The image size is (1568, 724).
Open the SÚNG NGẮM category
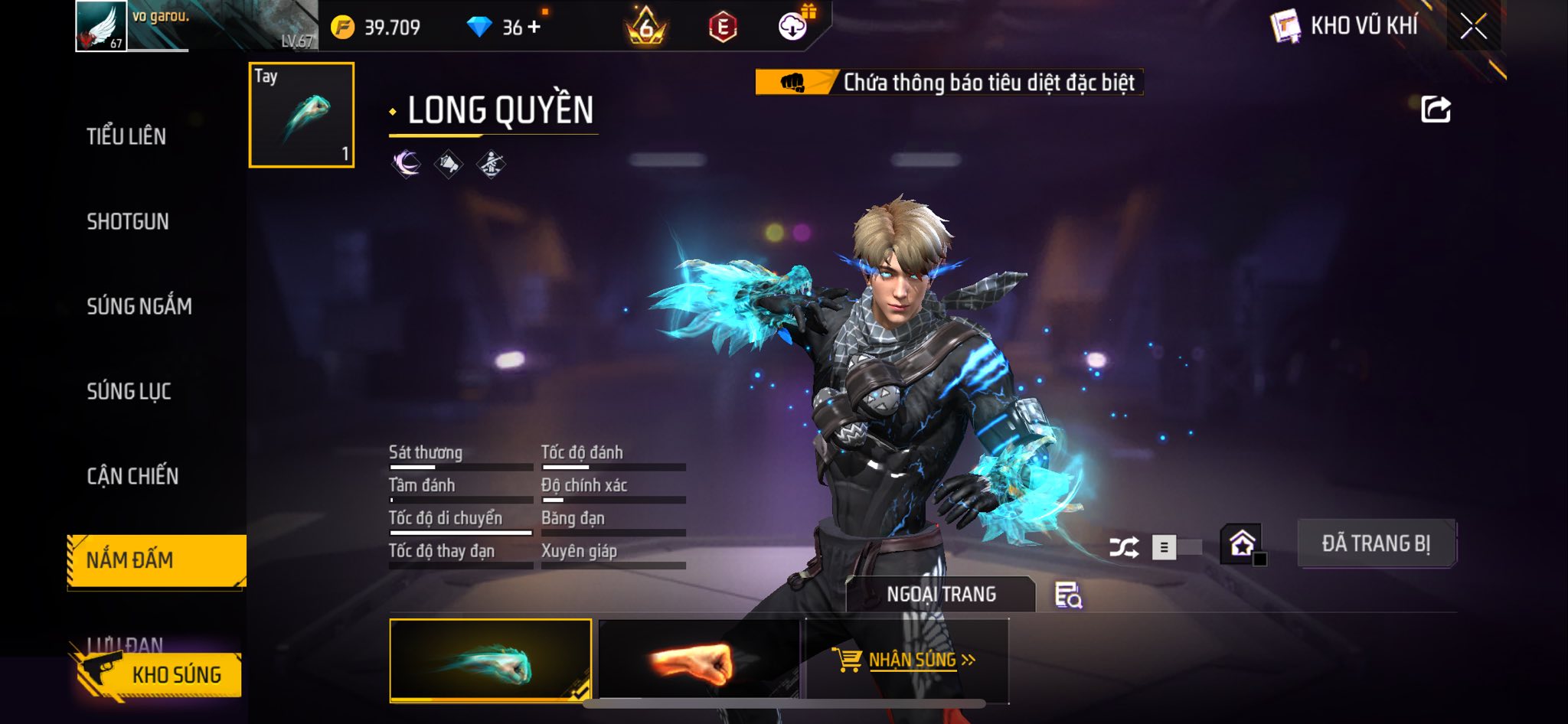coord(139,307)
